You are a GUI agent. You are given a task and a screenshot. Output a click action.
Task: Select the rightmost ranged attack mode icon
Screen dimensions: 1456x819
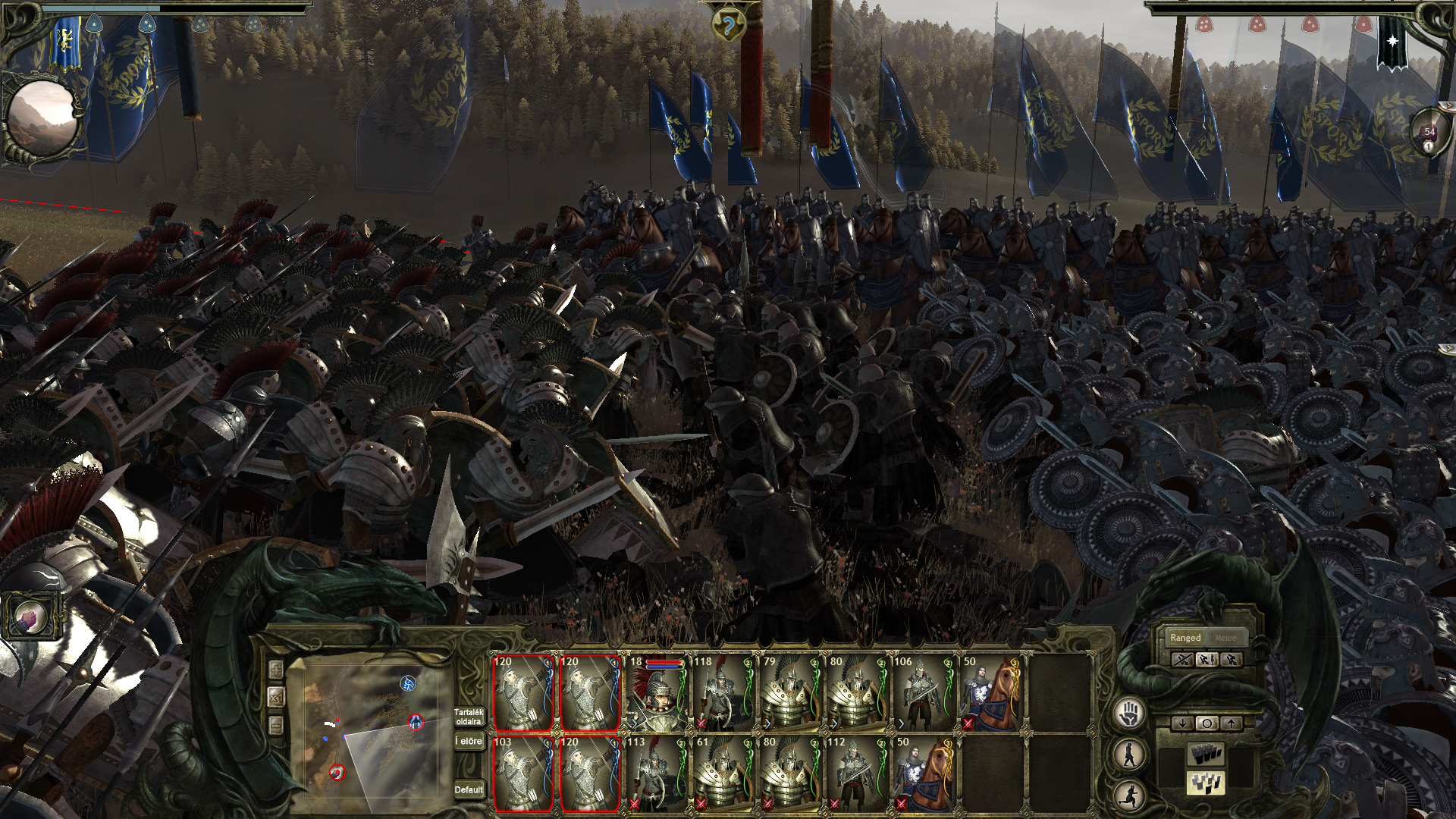1232,661
